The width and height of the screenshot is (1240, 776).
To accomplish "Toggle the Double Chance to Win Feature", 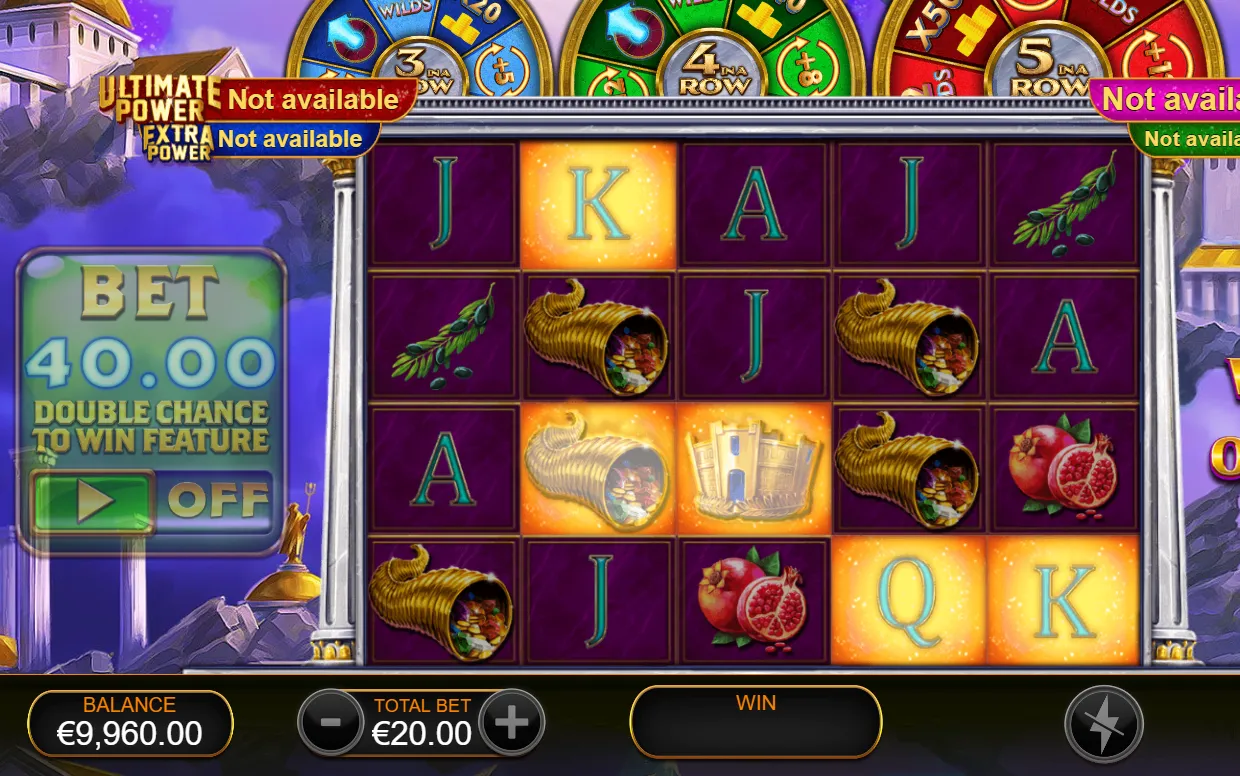I will pyautogui.click(x=93, y=501).
